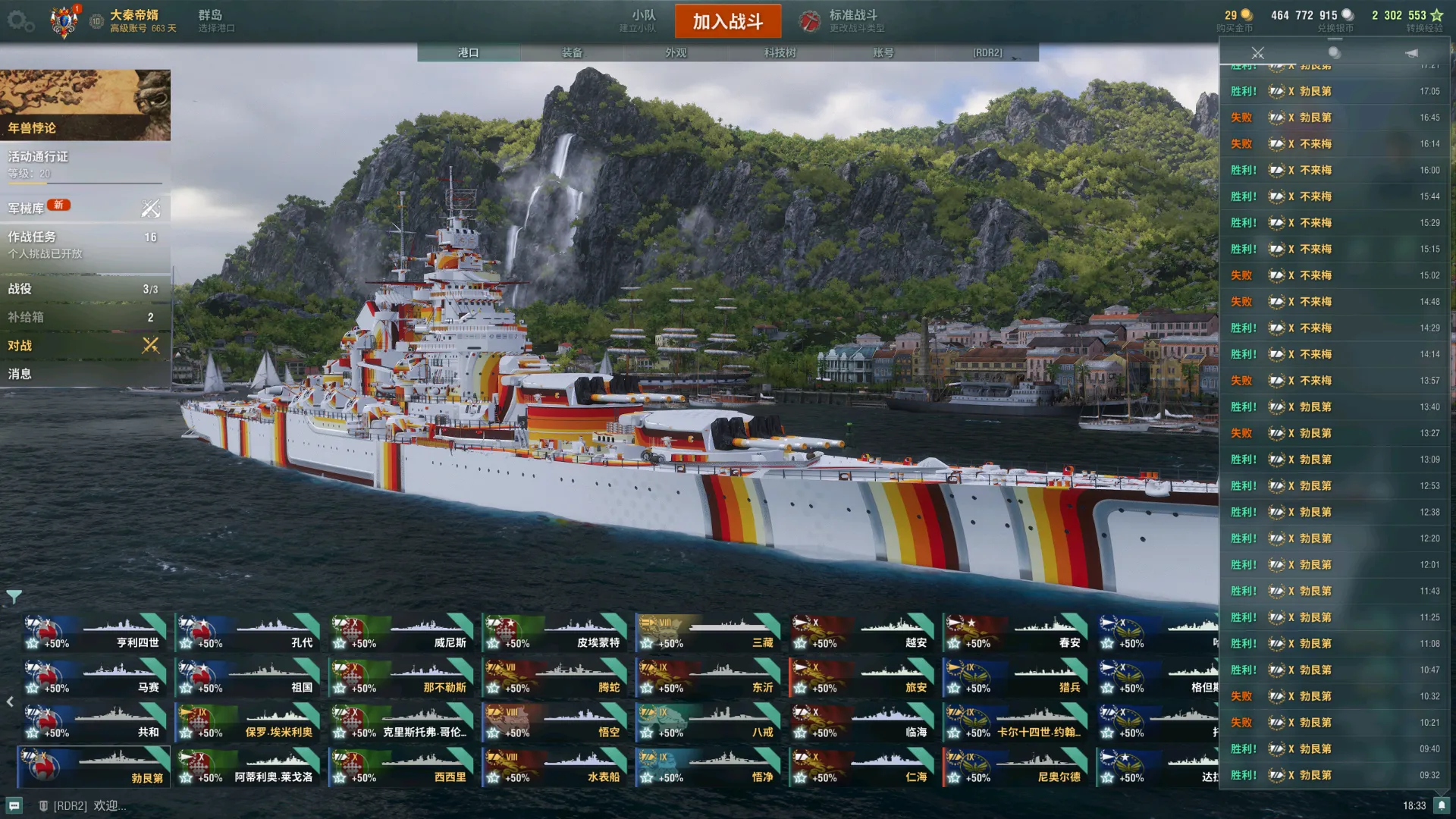Create a division with 小队
This screenshot has width=1456, height=819.
642,20
